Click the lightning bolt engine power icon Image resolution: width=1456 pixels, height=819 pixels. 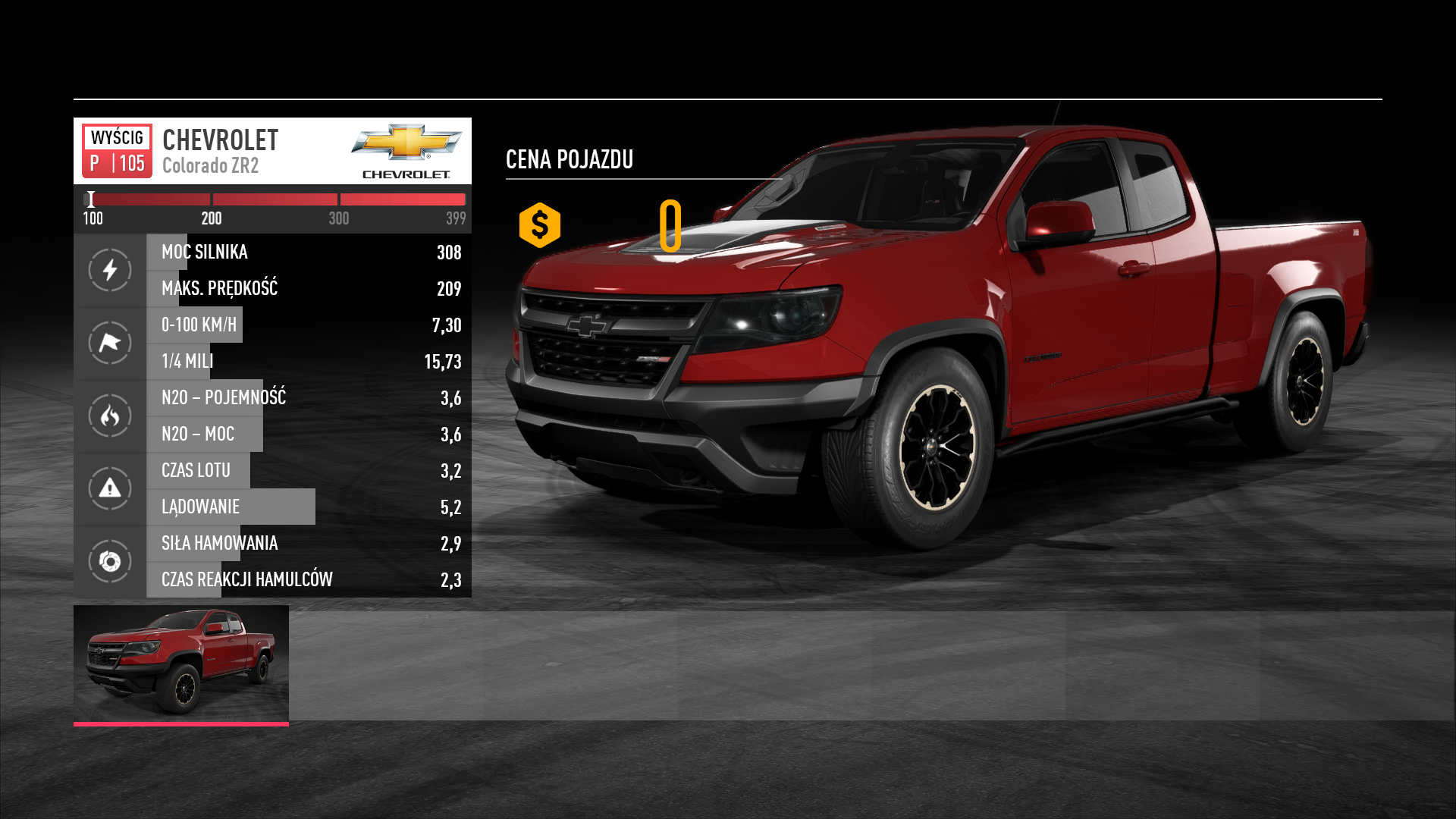click(x=110, y=270)
